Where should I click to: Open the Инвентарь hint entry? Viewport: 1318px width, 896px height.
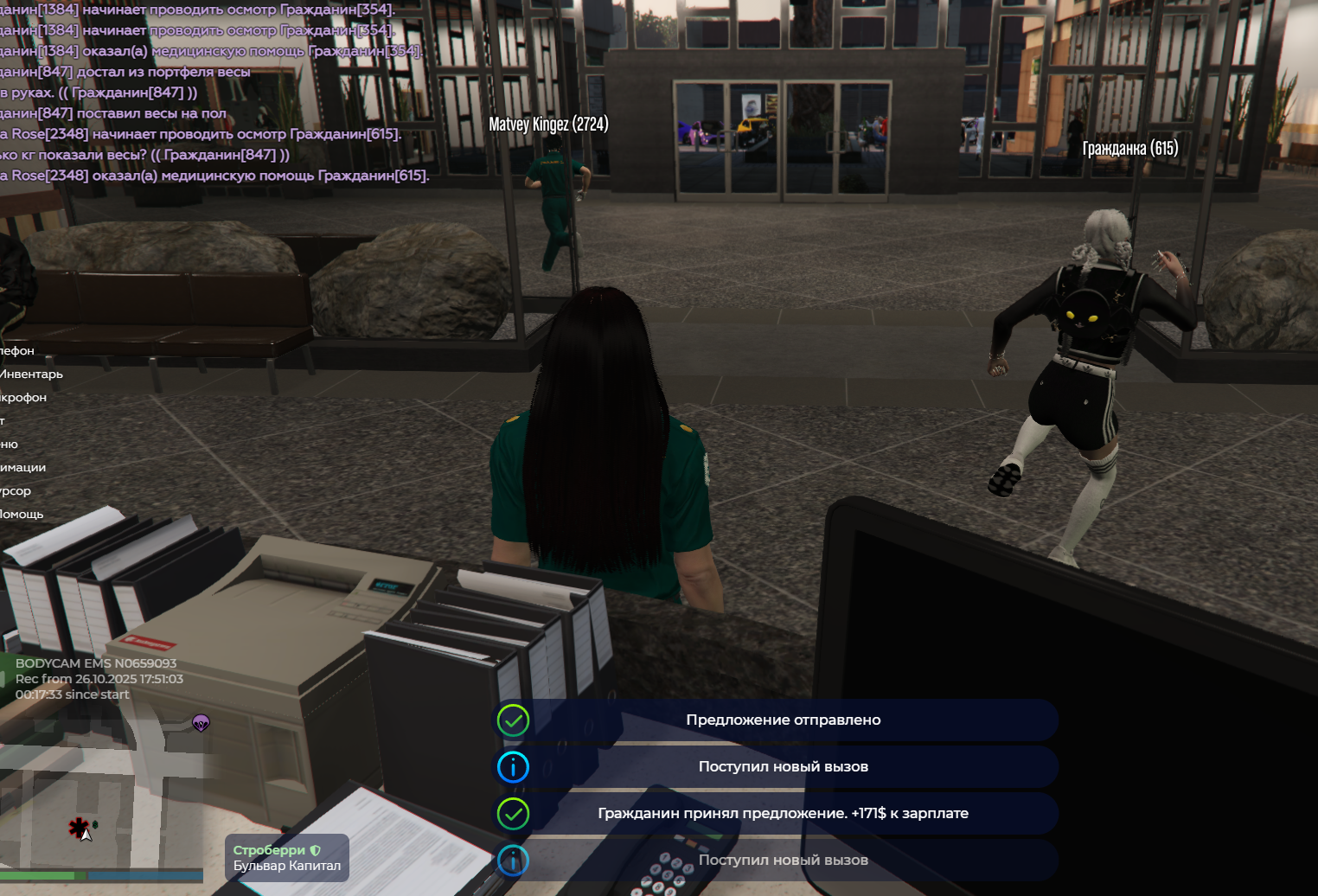tap(32, 374)
